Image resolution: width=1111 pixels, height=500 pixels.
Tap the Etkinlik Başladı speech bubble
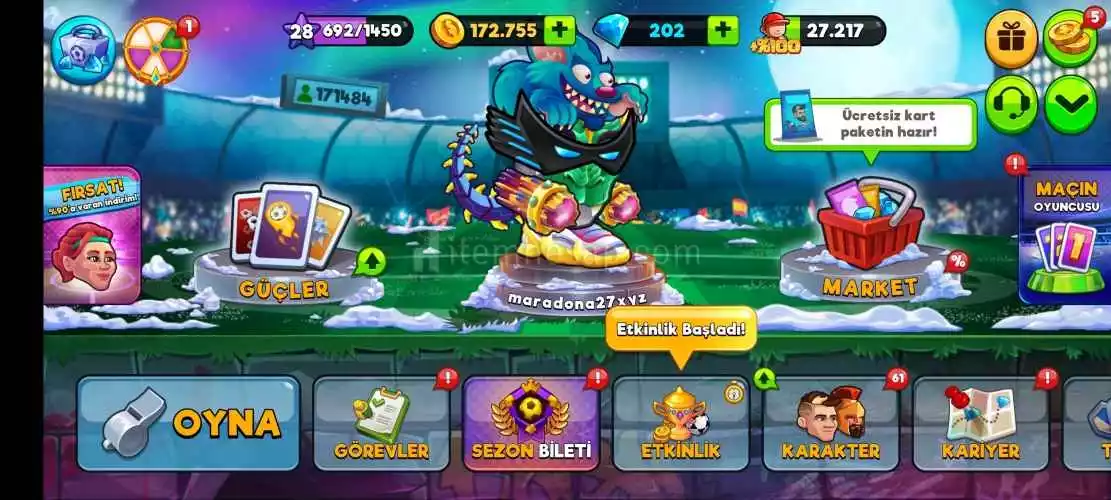click(x=680, y=332)
